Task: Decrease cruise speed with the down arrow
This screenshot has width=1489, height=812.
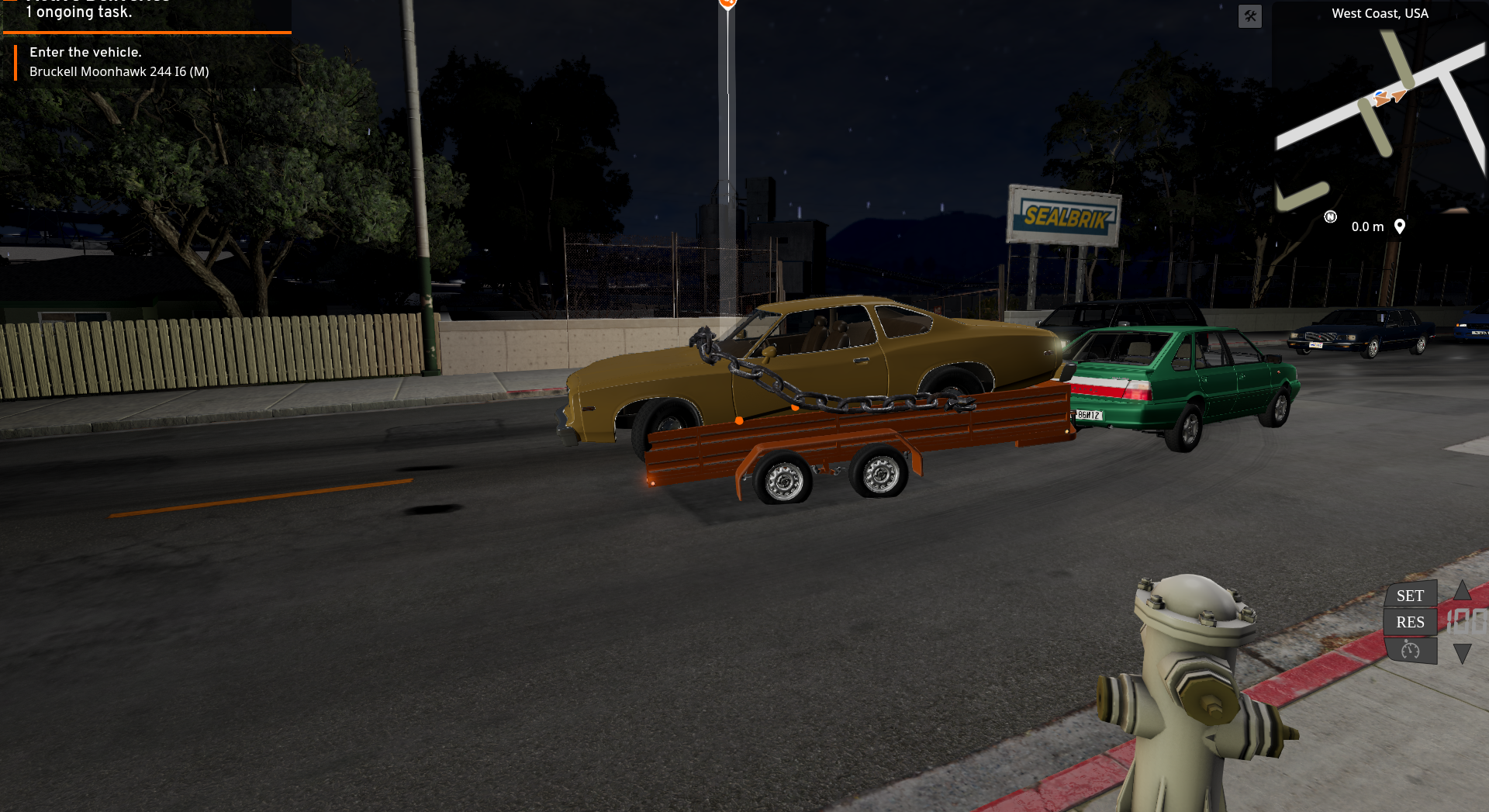Action: (1462, 653)
